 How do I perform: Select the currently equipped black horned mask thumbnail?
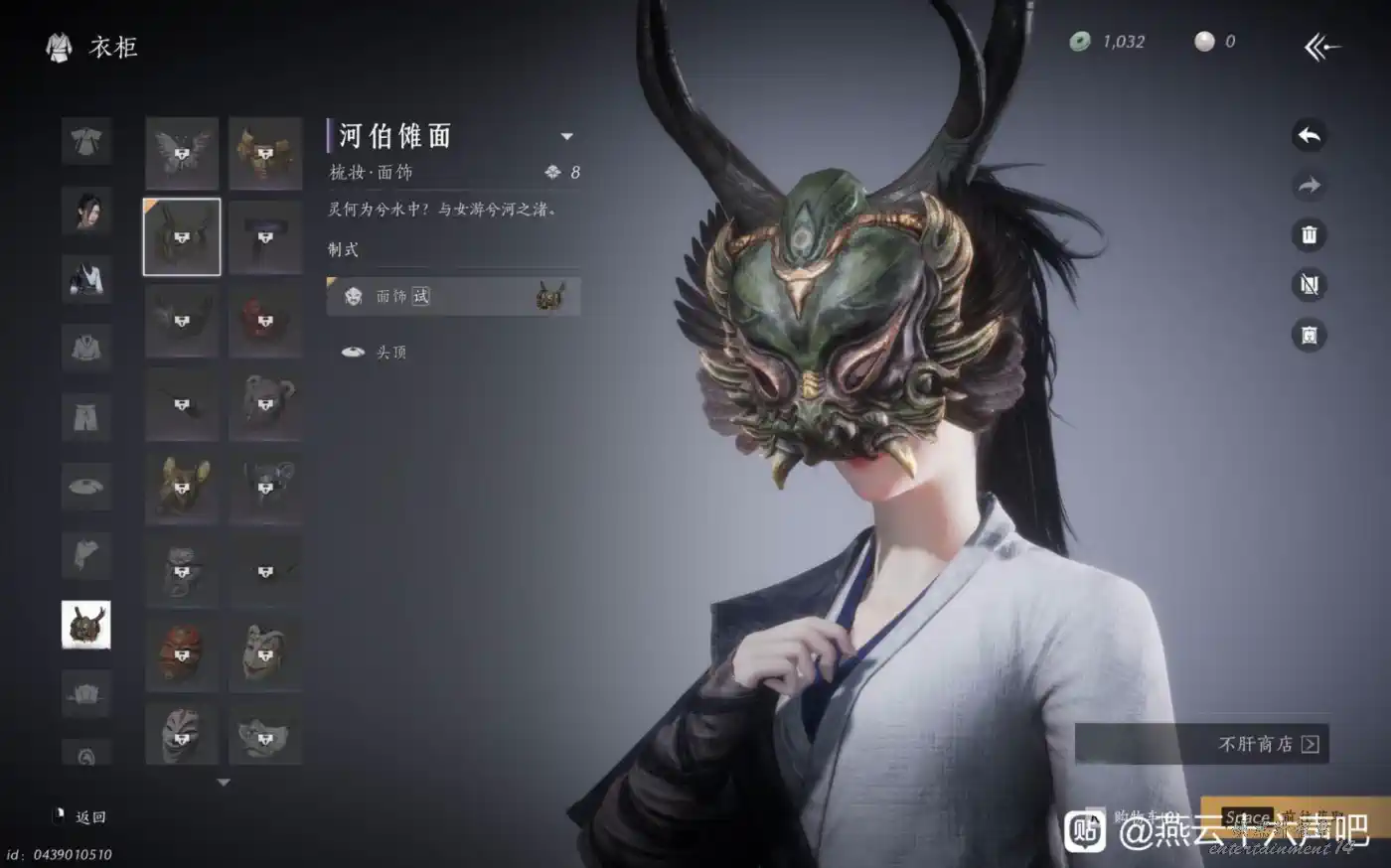coord(182,236)
